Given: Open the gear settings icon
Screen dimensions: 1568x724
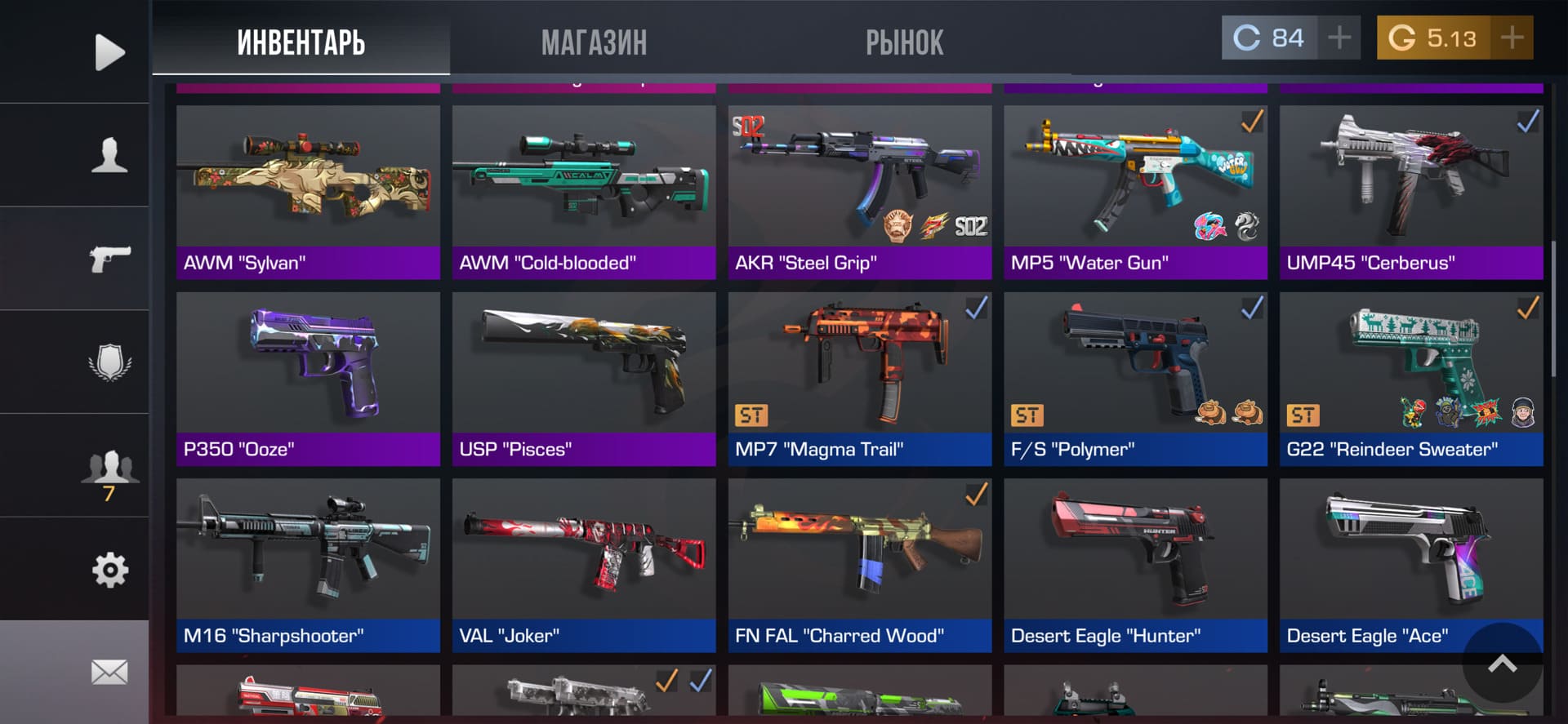Looking at the screenshot, I should coord(109,570).
